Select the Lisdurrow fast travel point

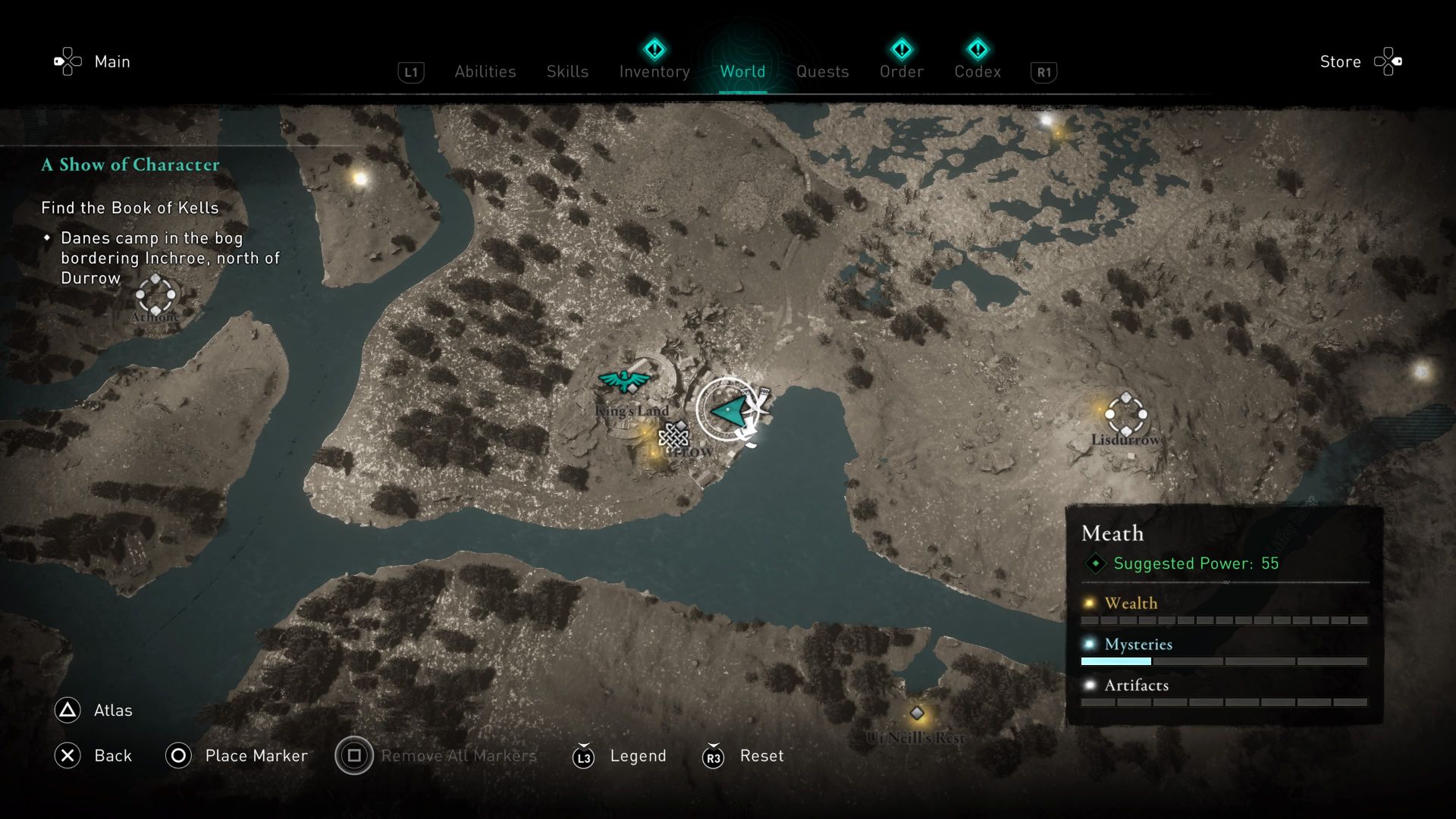(1125, 413)
